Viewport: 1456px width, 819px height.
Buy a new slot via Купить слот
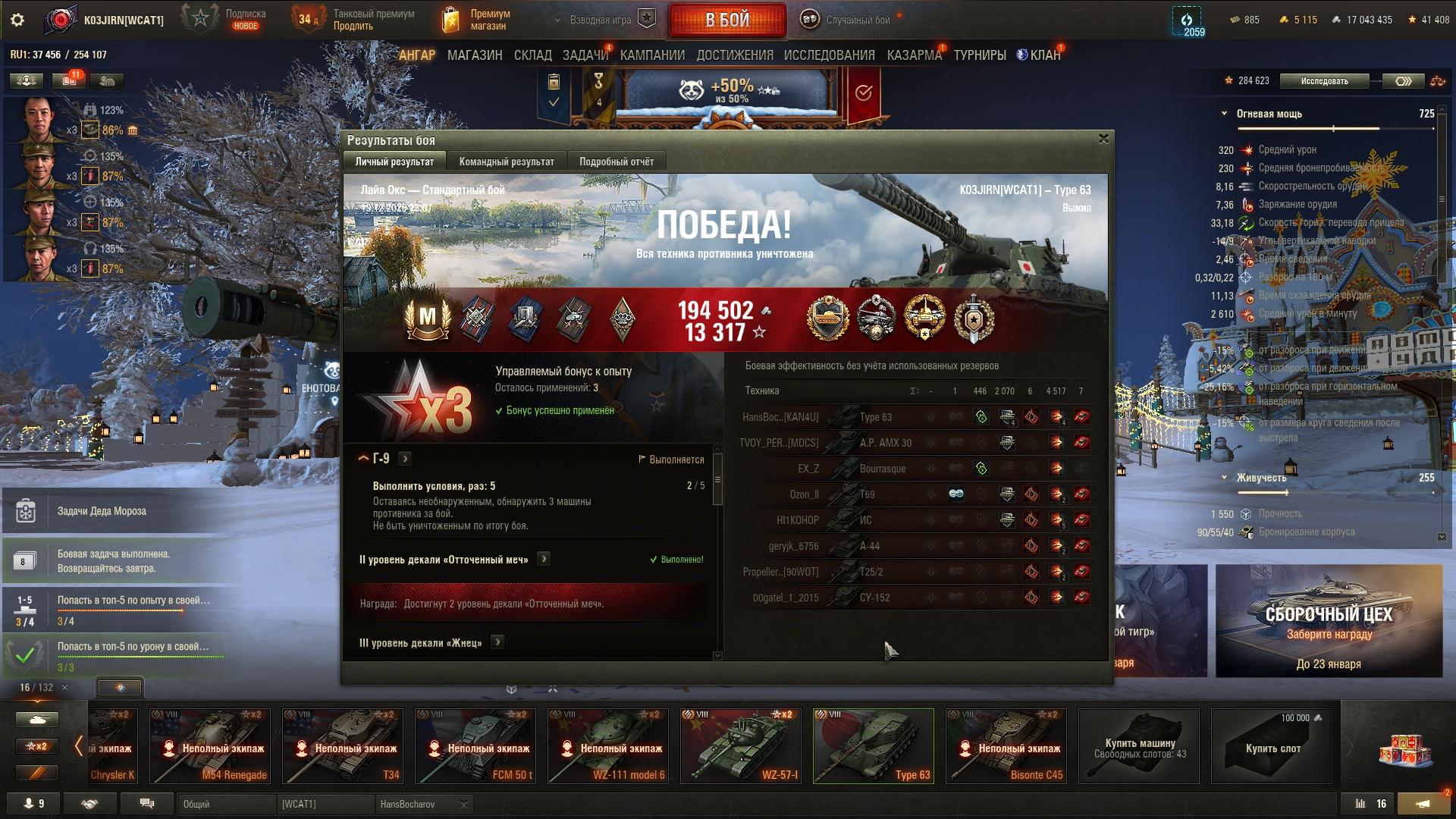pyautogui.click(x=1272, y=746)
